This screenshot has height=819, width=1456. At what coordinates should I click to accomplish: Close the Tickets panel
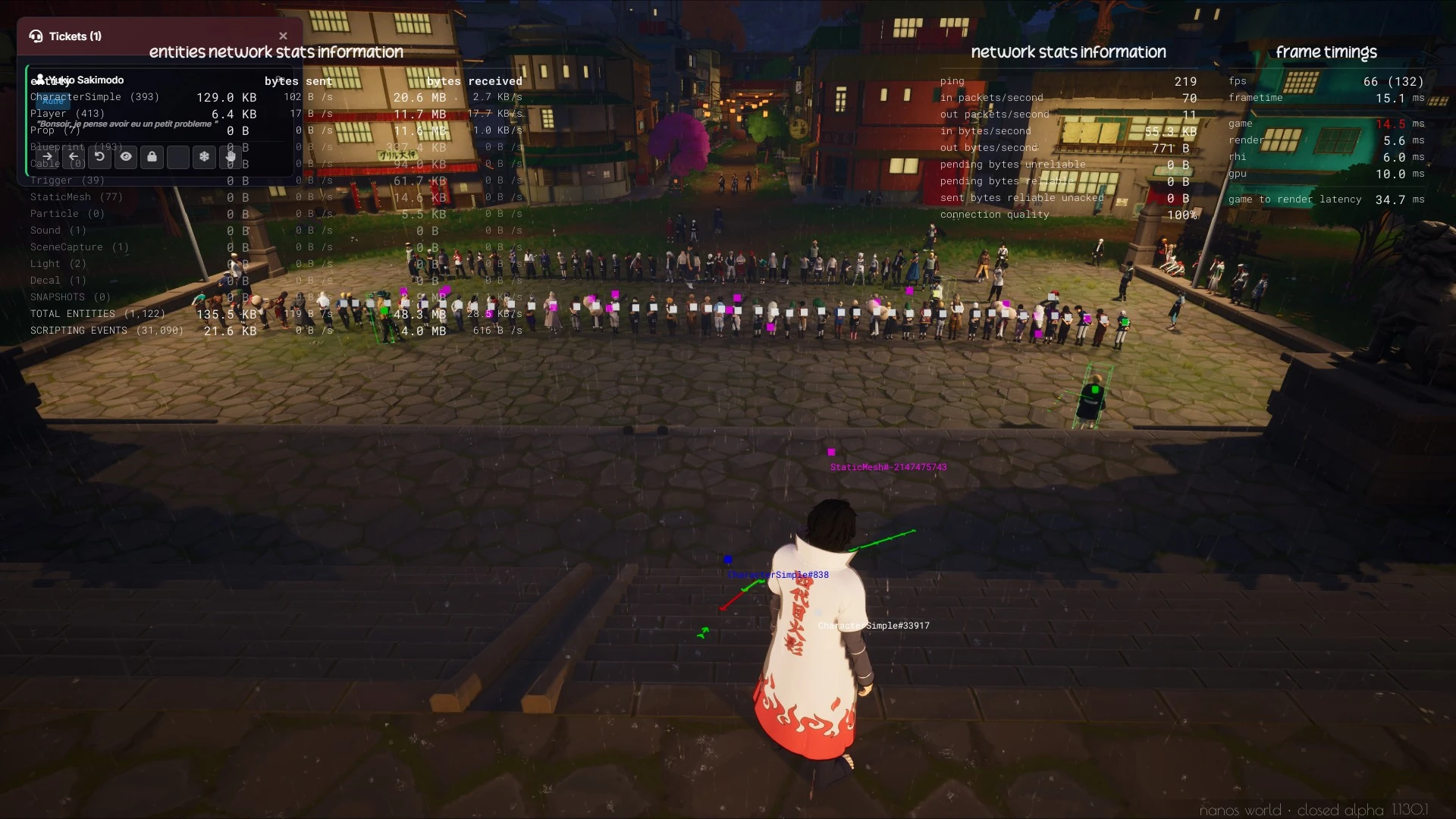pyautogui.click(x=283, y=36)
